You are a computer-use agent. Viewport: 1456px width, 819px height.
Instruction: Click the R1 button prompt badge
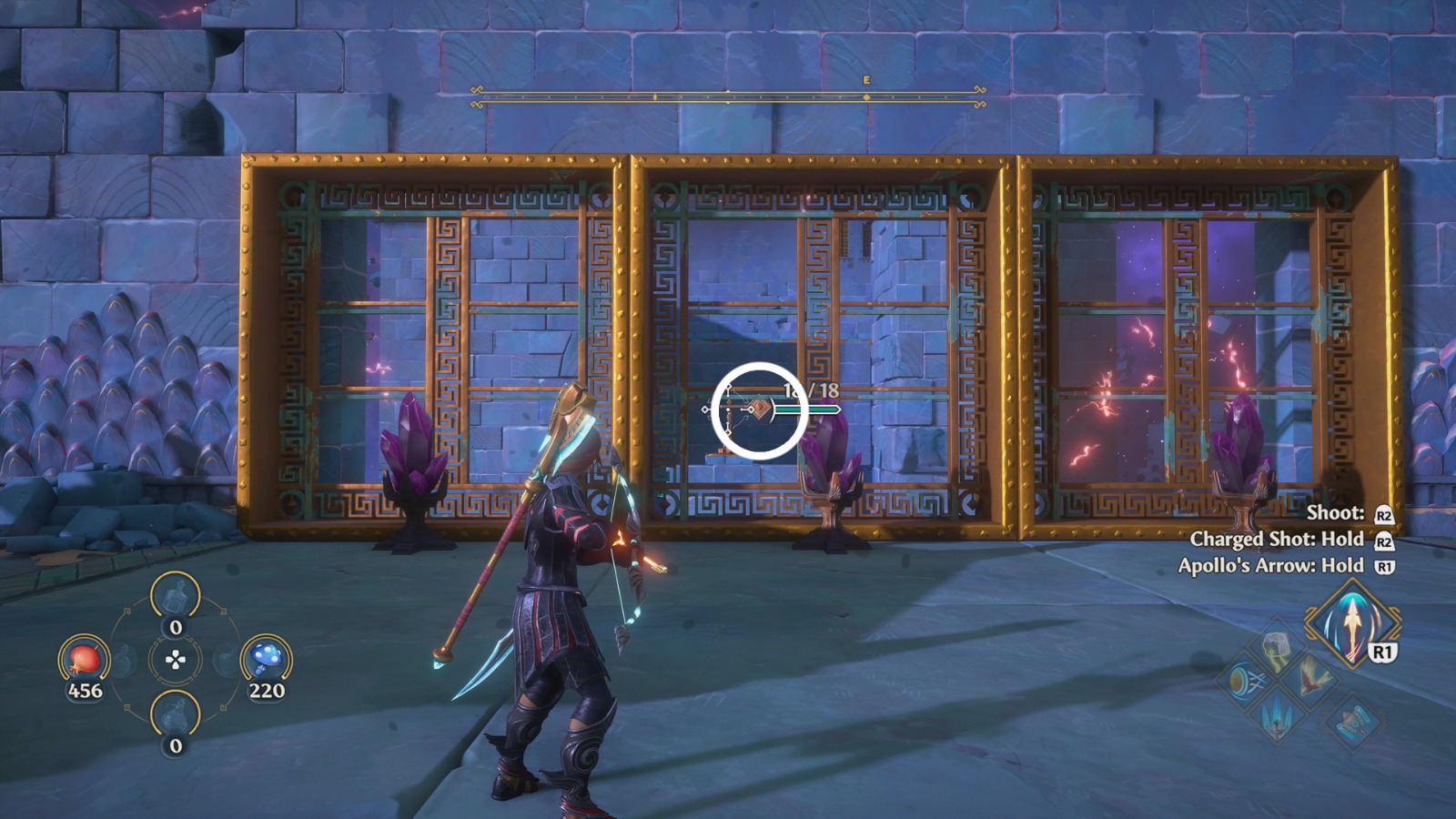coord(1381,652)
